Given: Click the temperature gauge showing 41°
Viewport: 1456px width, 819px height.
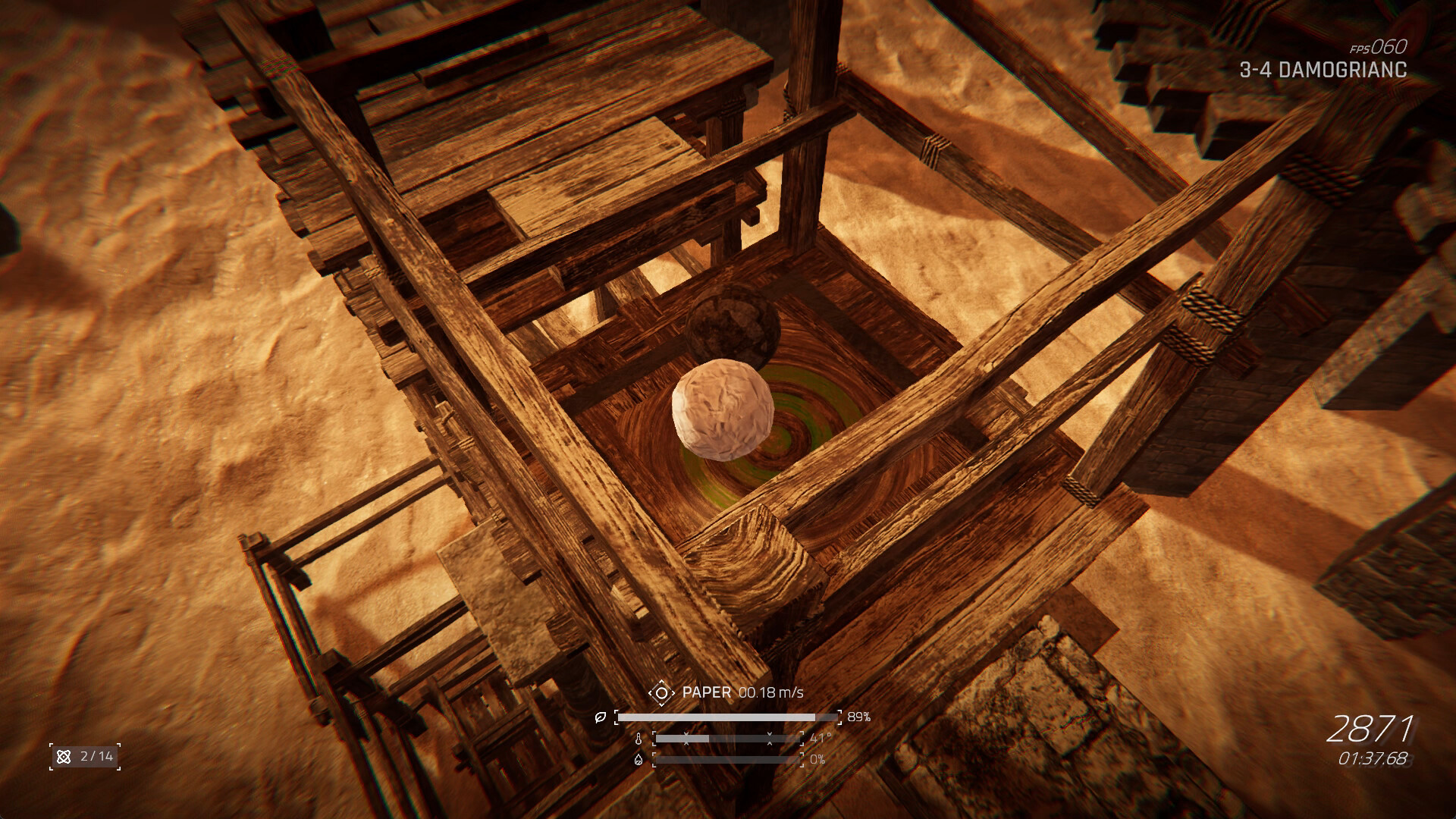Looking at the screenshot, I should click(x=728, y=738).
